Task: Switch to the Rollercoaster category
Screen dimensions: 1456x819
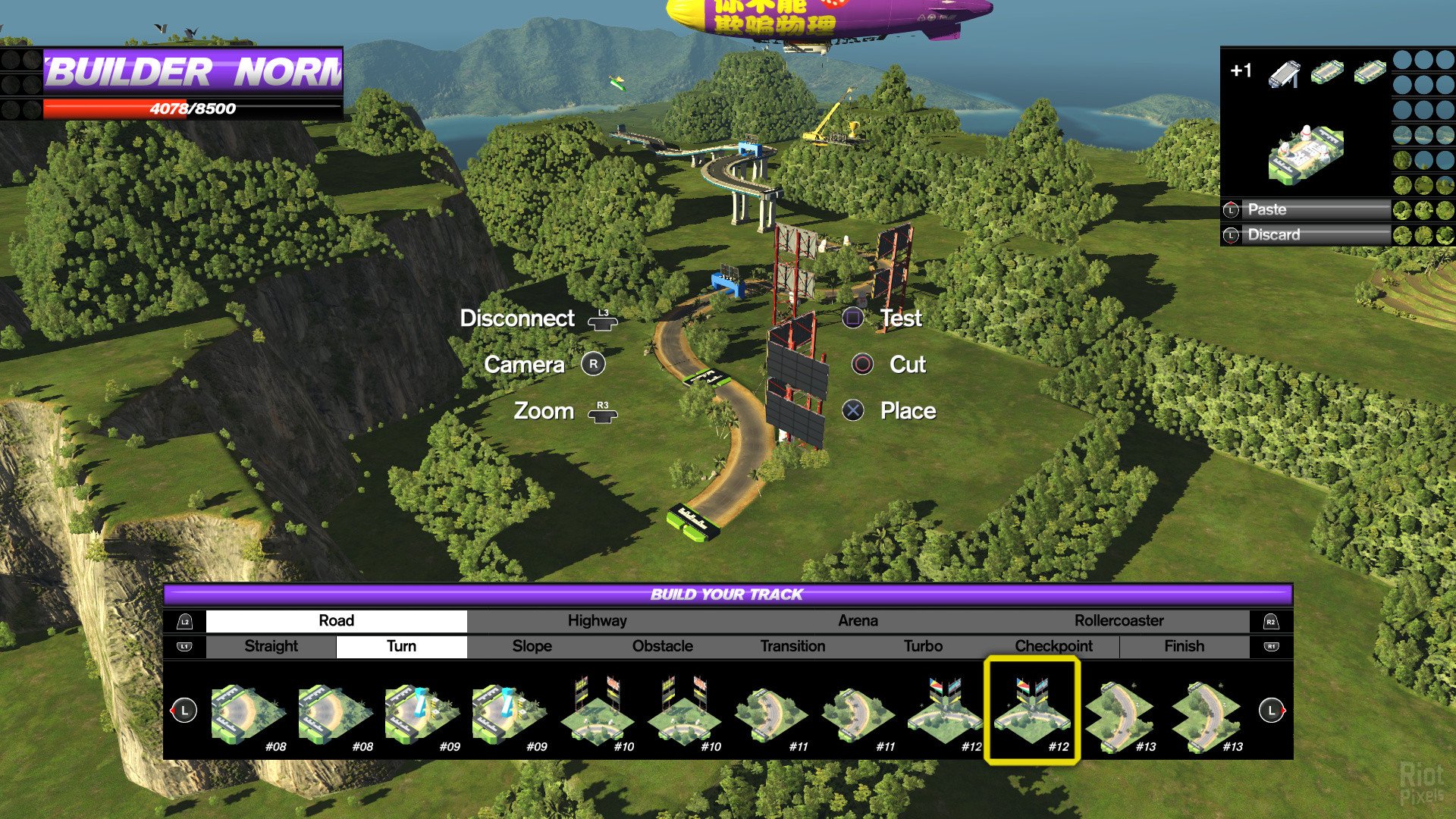Action: (1119, 621)
